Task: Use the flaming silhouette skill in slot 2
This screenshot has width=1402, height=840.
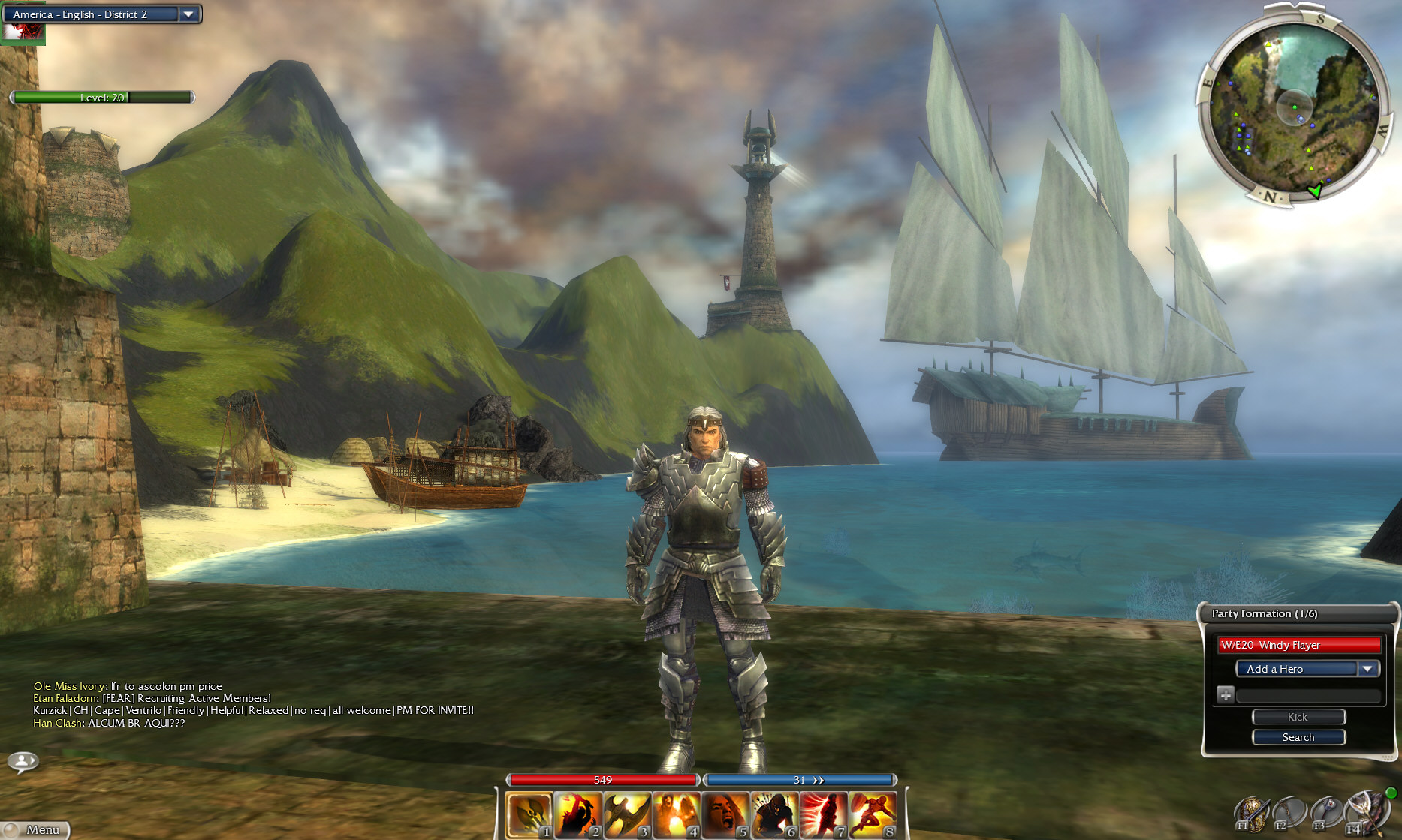Action: pos(578,814)
